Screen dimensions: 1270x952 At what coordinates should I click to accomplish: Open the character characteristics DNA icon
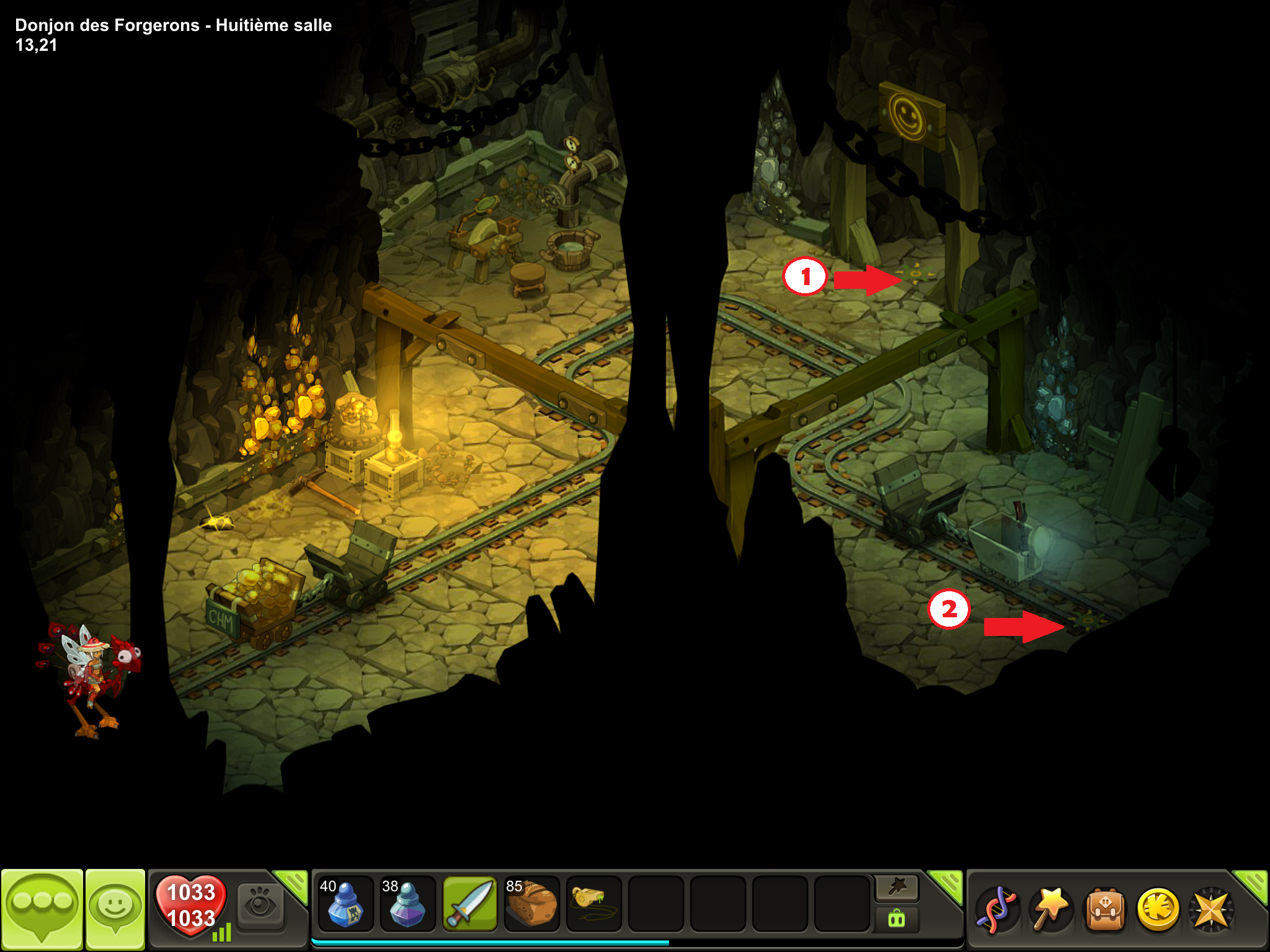pyautogui.click(x=996, y=909)
